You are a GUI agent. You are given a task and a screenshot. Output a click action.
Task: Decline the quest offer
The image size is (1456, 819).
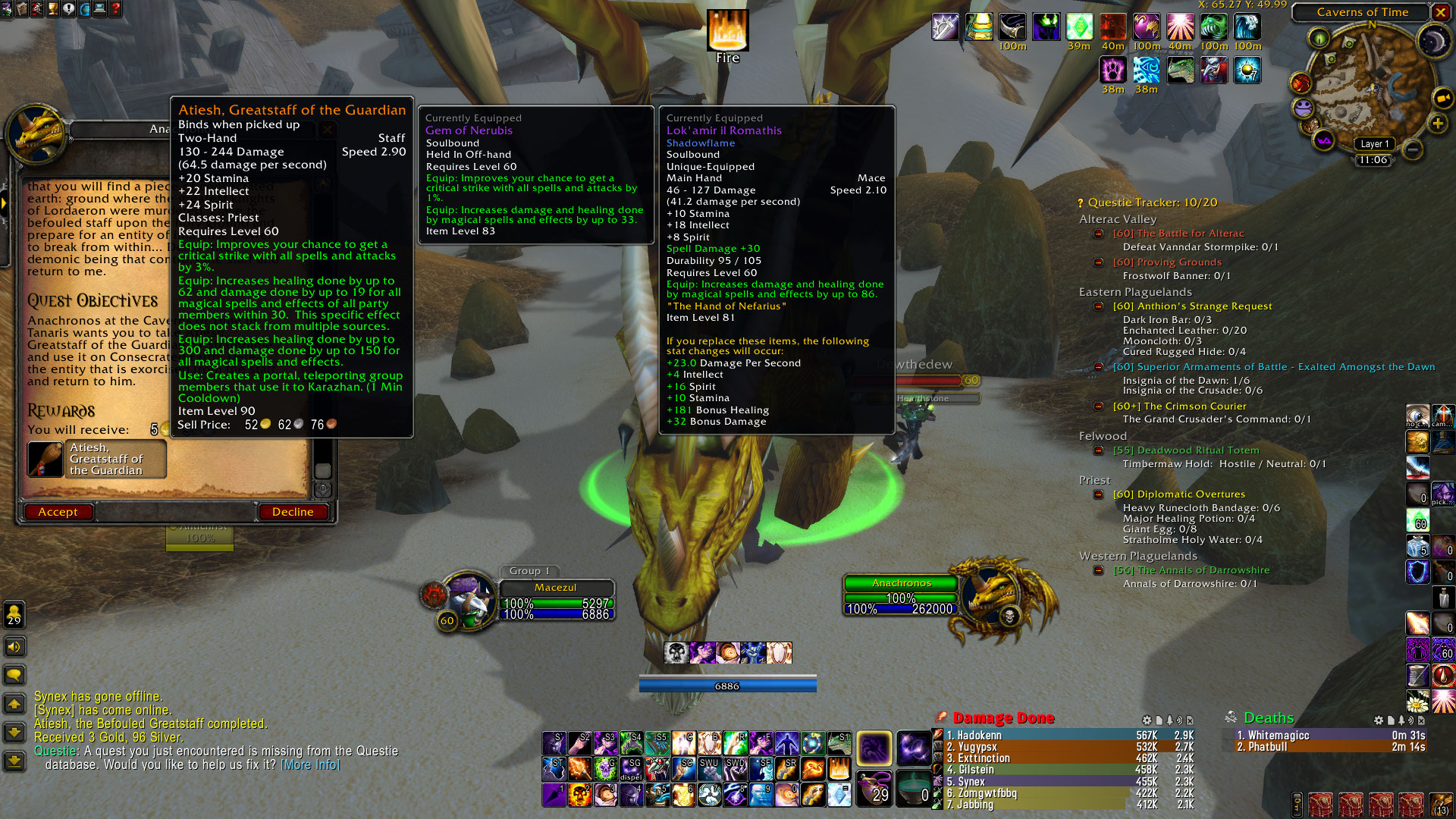pos(293,512)
